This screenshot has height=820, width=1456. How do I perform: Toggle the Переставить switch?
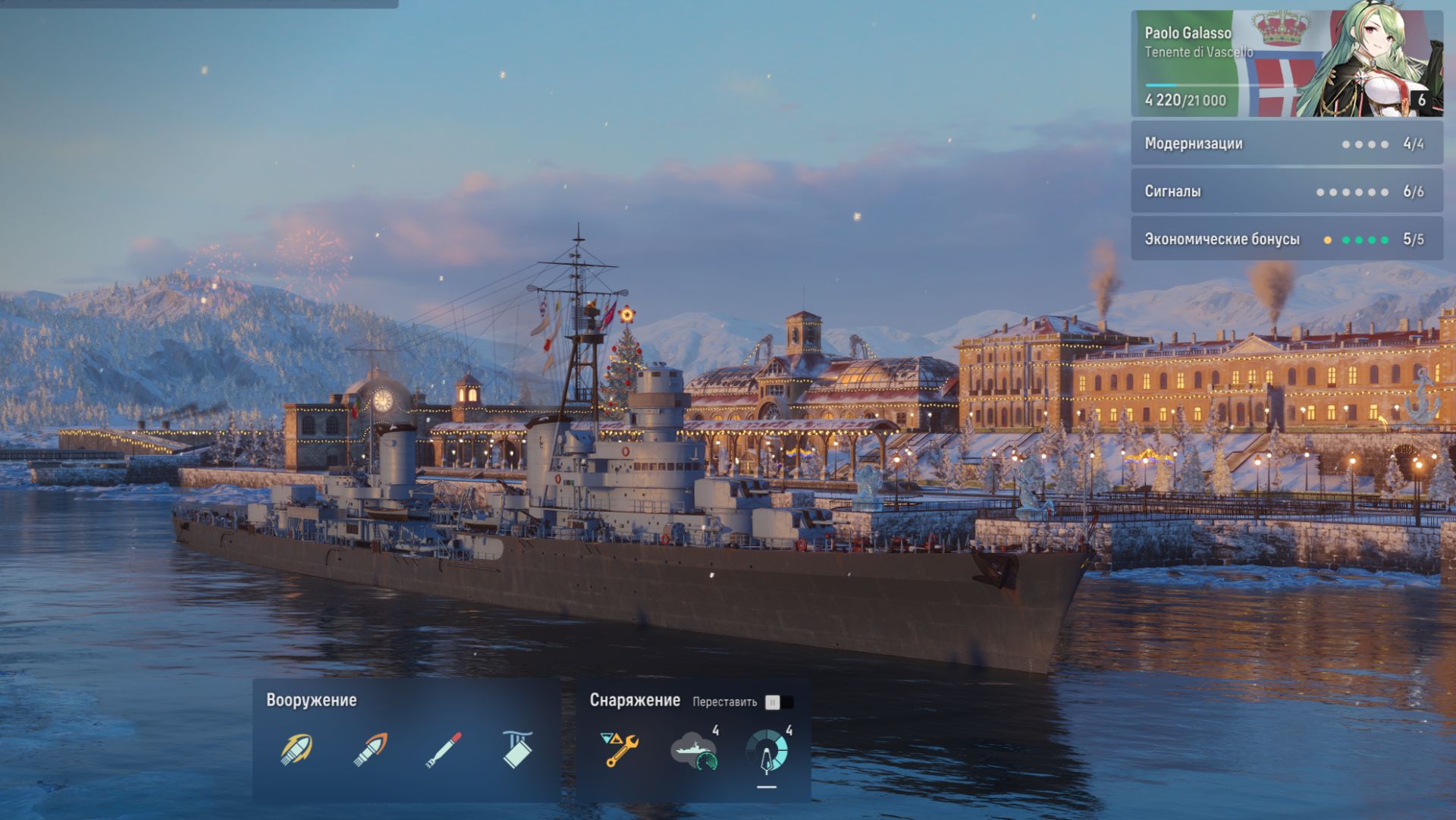pos(779,702)
